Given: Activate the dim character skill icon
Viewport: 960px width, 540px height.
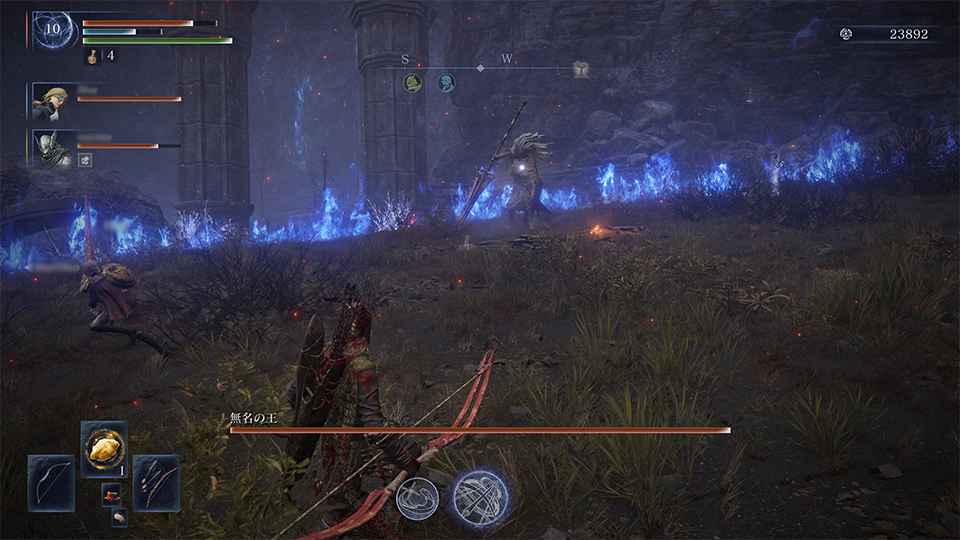Looking at the screenshot, I should (x=417, y=497).
